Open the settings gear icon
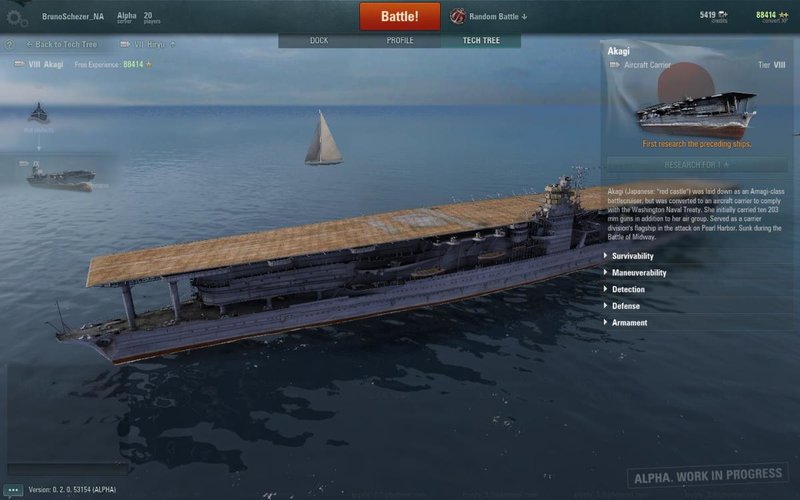Image resolution: width=800 pixels, height=500 pixels. 16,17
